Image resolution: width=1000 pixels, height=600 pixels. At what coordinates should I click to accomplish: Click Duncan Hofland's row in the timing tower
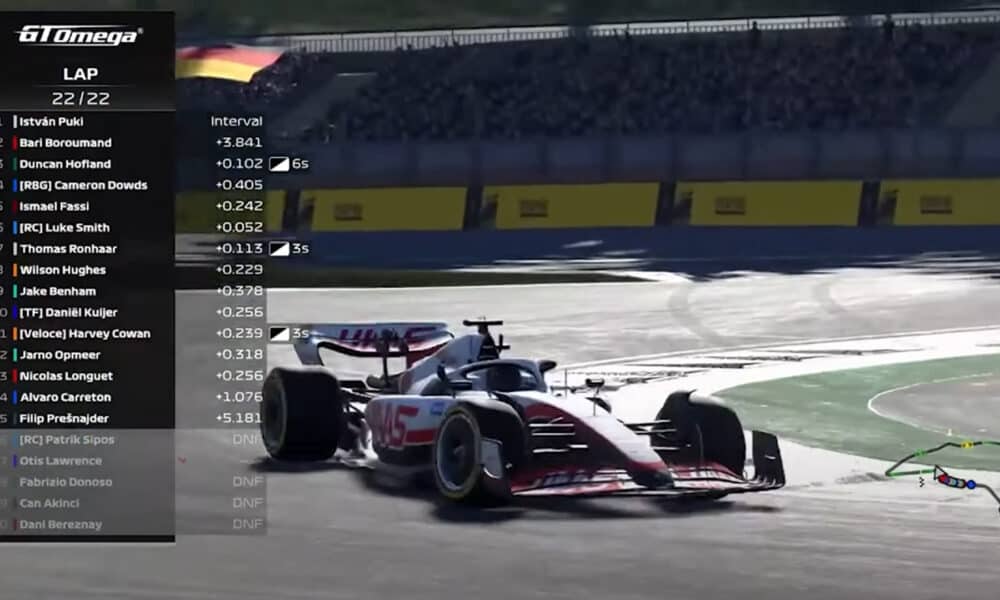[66, 164]
